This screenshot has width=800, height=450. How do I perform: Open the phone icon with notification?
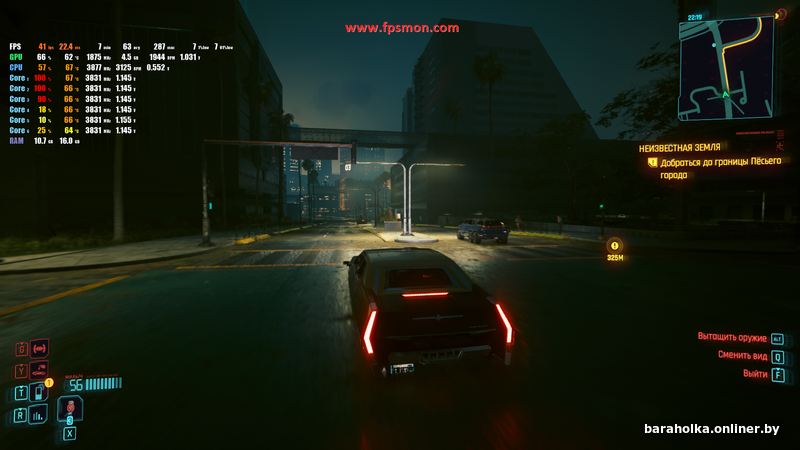point(39,392)
